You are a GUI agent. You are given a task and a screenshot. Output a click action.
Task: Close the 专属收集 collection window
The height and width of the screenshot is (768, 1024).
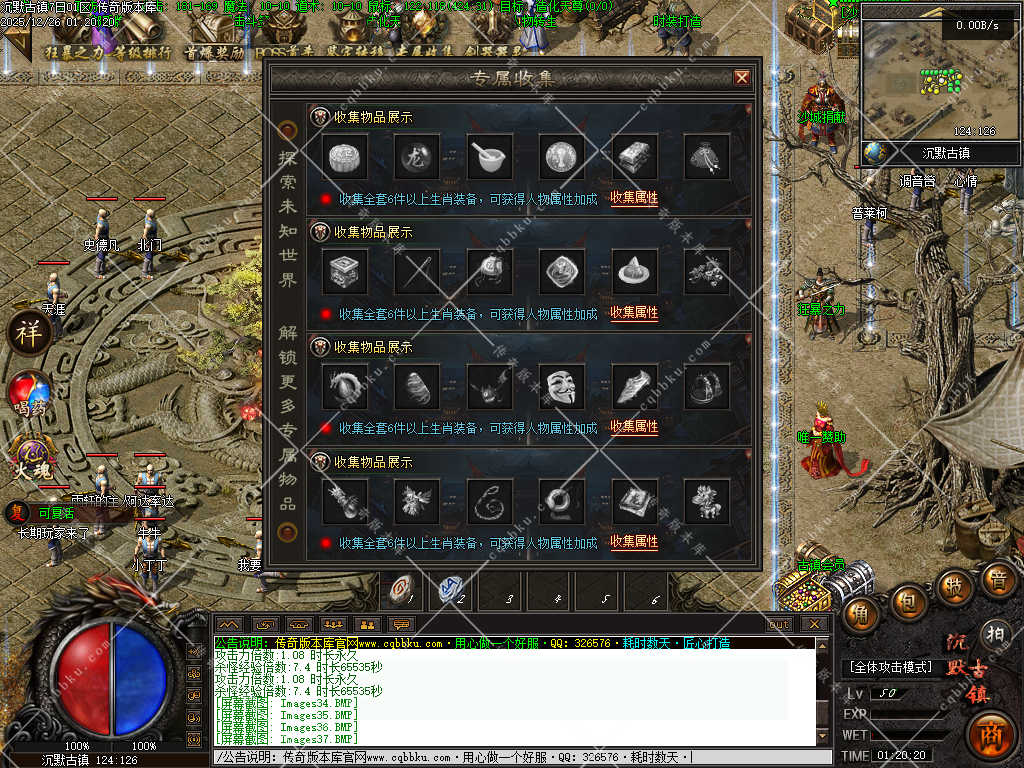742,77
